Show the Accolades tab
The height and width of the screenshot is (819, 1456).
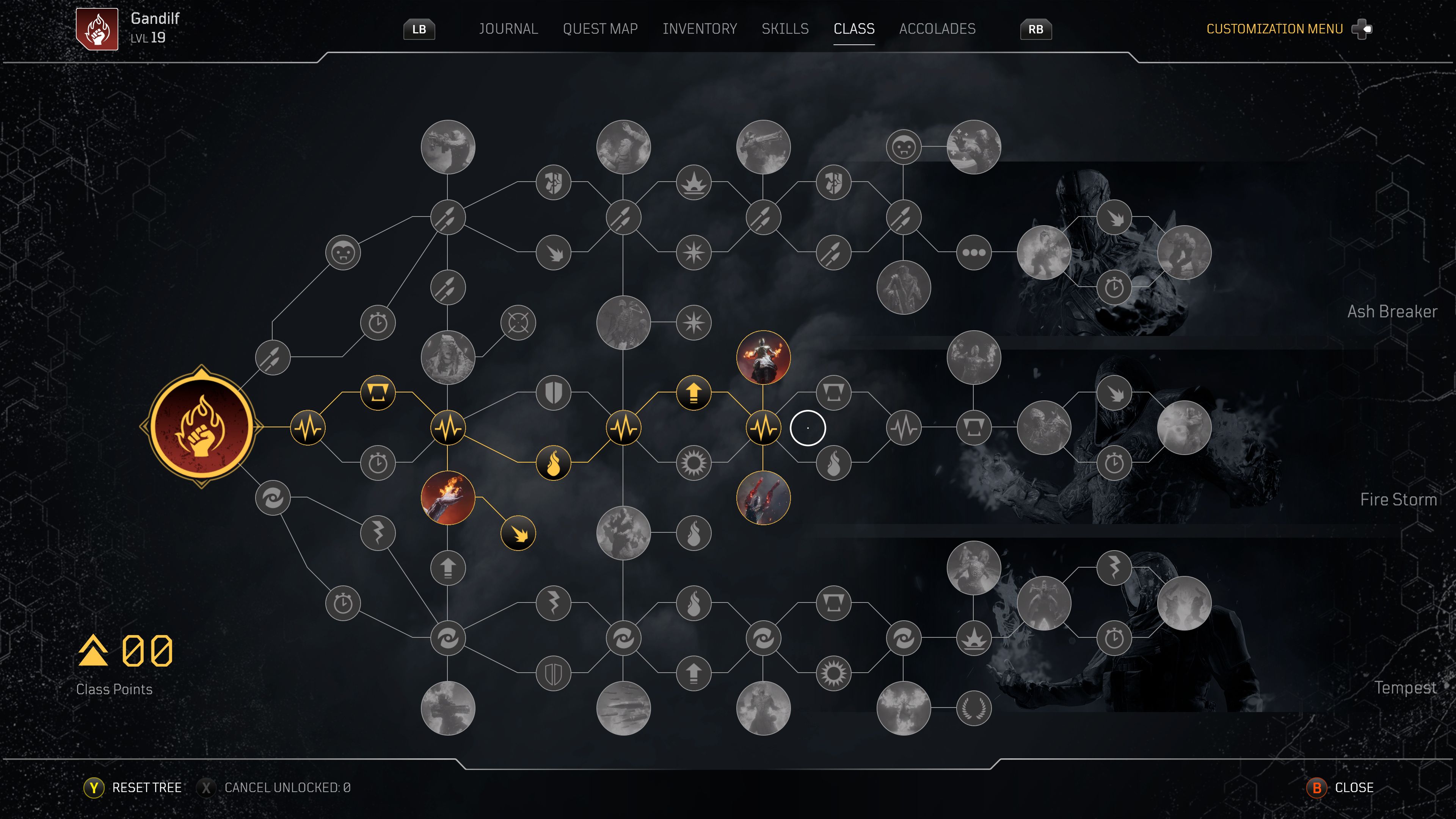click(937, 29)
